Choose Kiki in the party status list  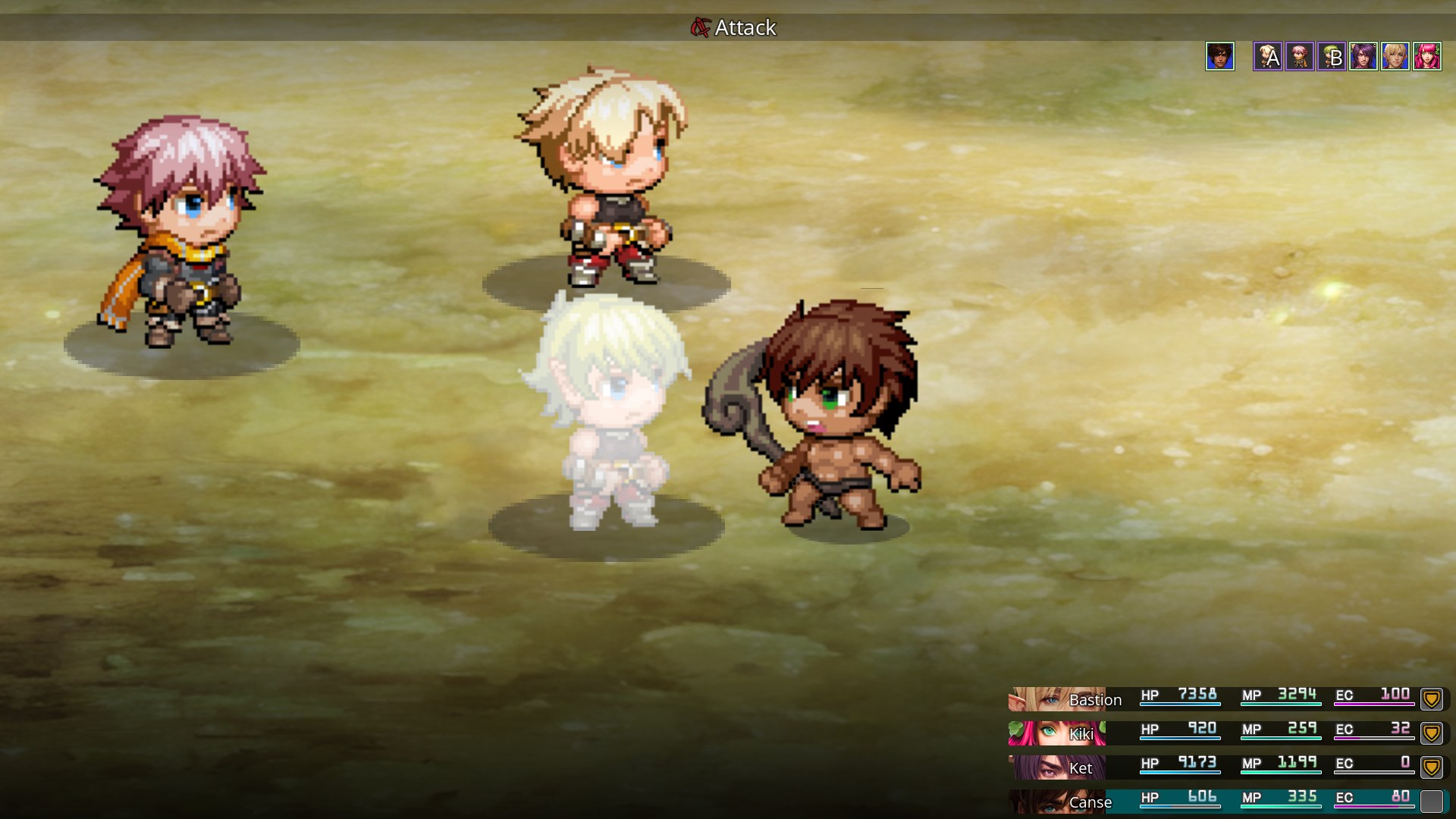1081,733
